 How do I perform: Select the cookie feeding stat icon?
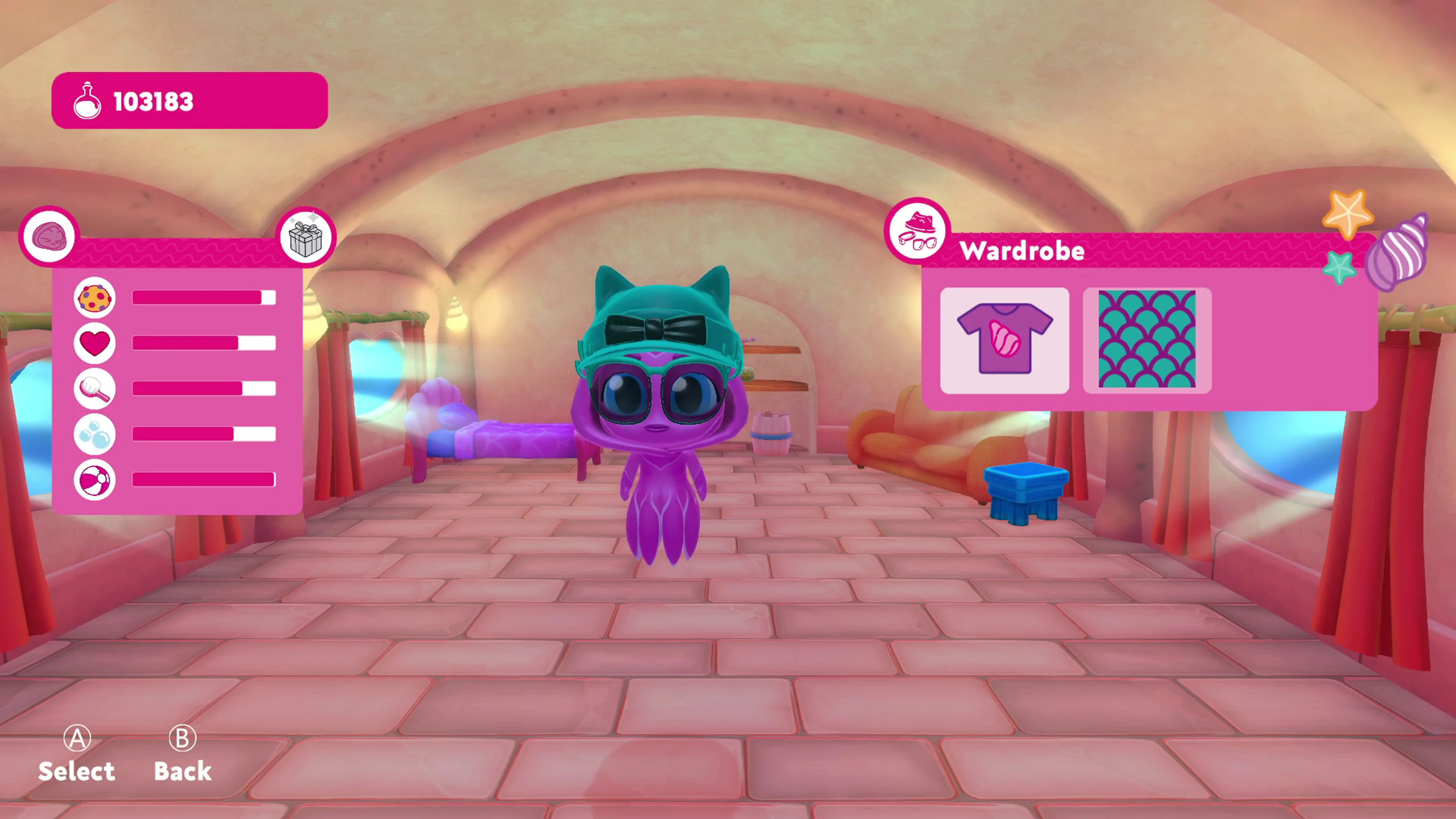(x=94, y=298)
